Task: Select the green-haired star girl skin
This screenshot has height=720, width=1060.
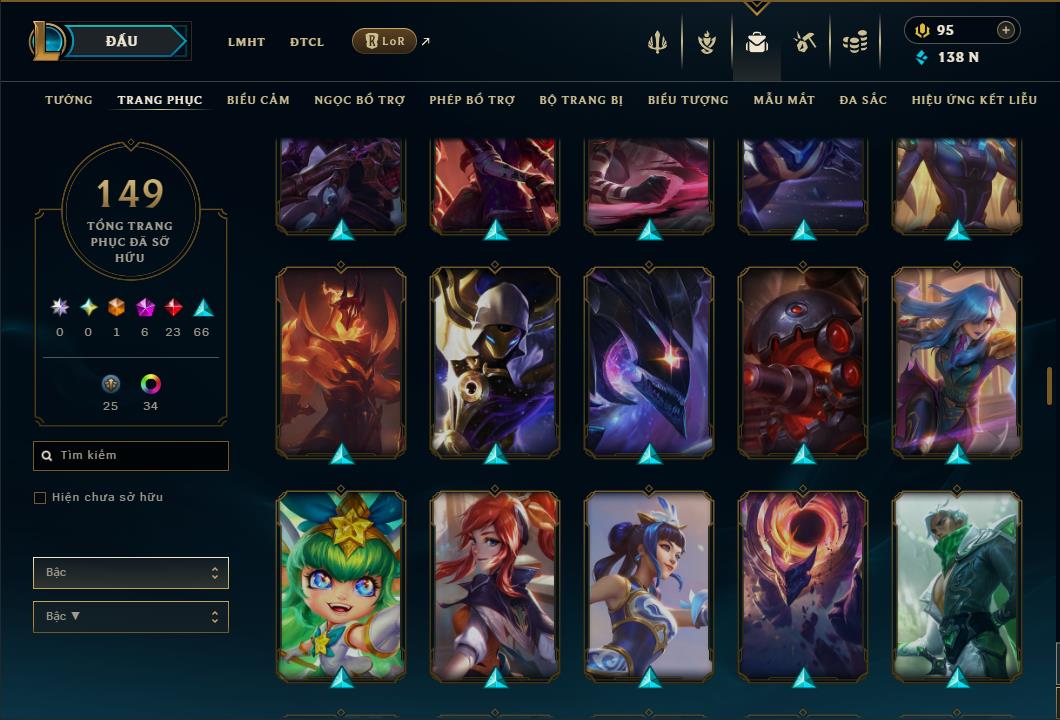Action: pos(341,585)
